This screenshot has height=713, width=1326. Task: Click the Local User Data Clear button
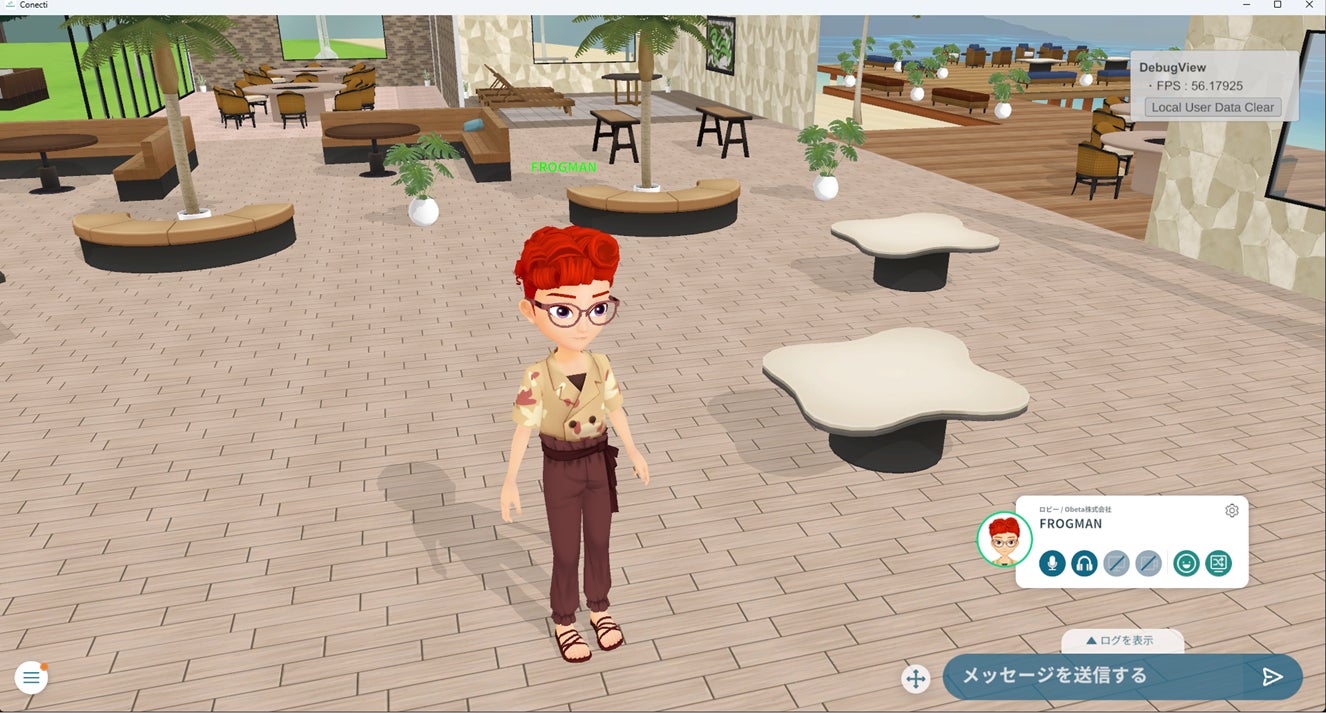[1212, 107]
